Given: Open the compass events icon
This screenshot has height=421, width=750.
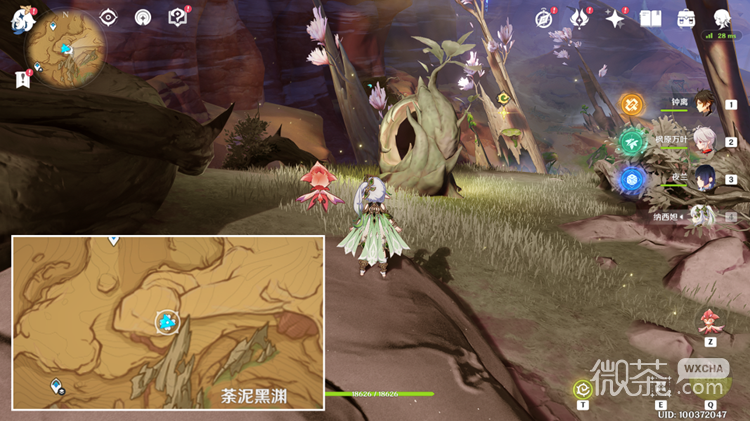Looking at the screenshot, I should pyautogui.click(x=544, y=18).
